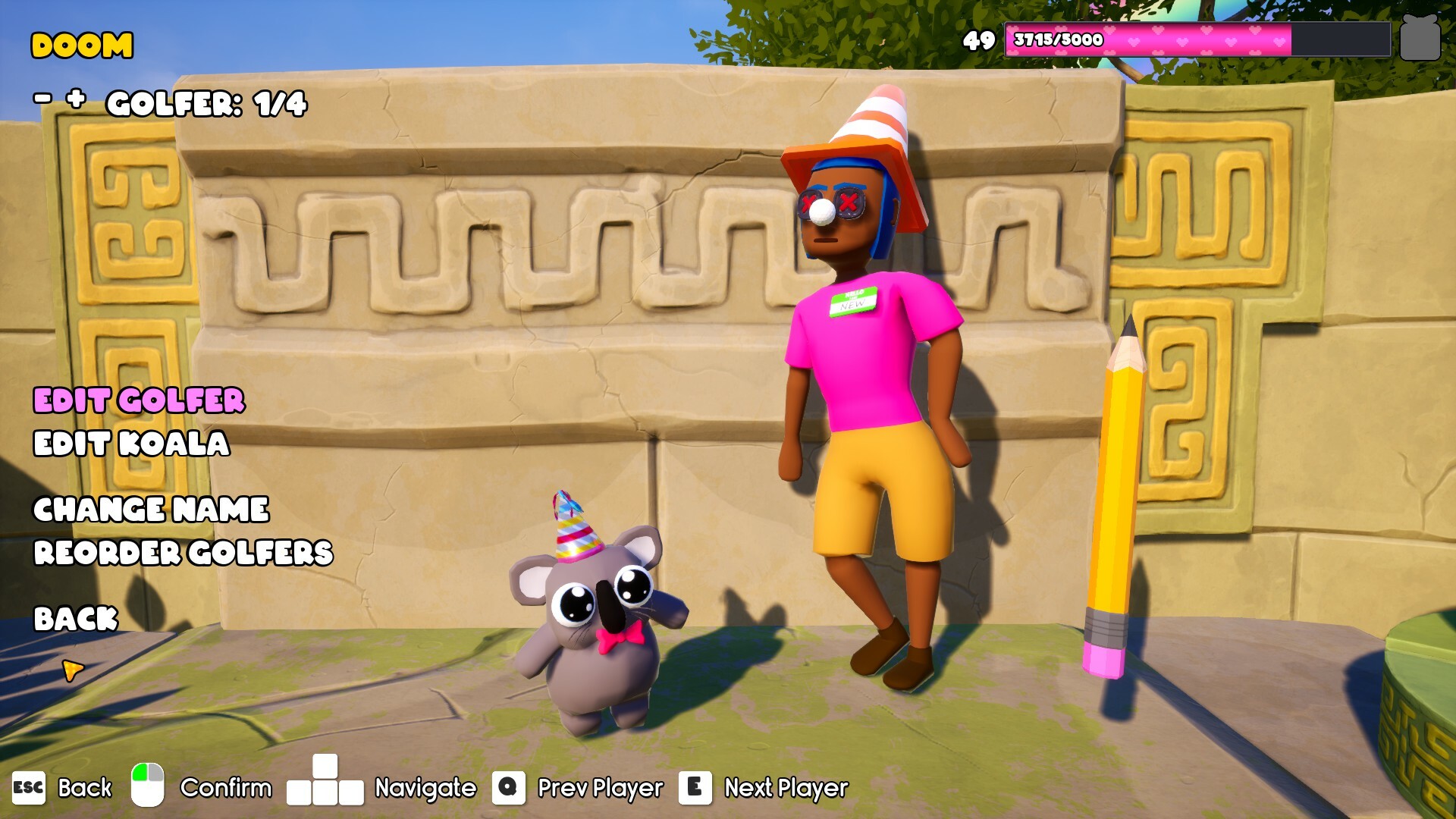Click the yellow cursor pointer below BACK
The width and height of the screenshot is (1456, 819).
click(74, 670)
